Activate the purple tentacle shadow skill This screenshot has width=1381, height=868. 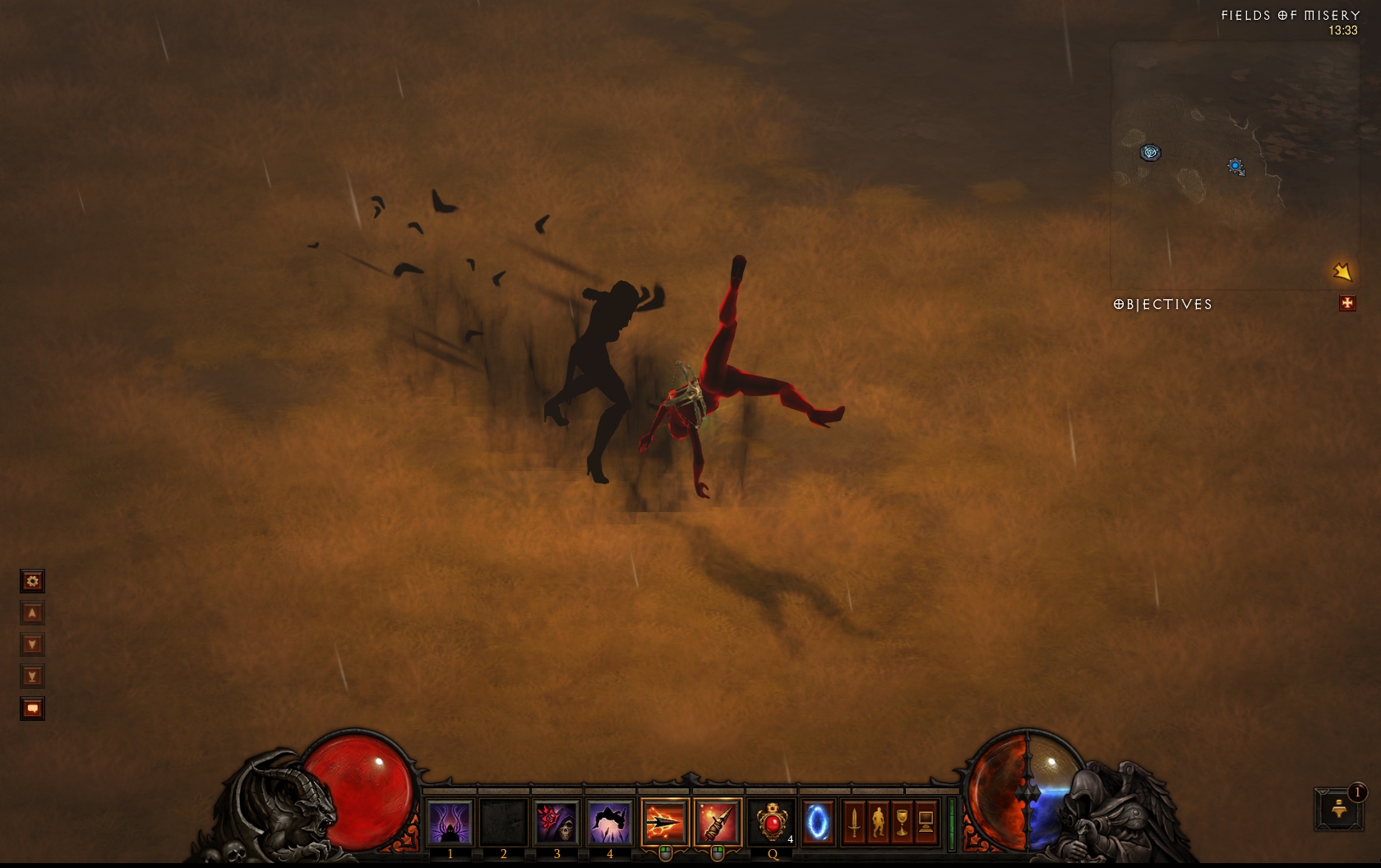450,821
